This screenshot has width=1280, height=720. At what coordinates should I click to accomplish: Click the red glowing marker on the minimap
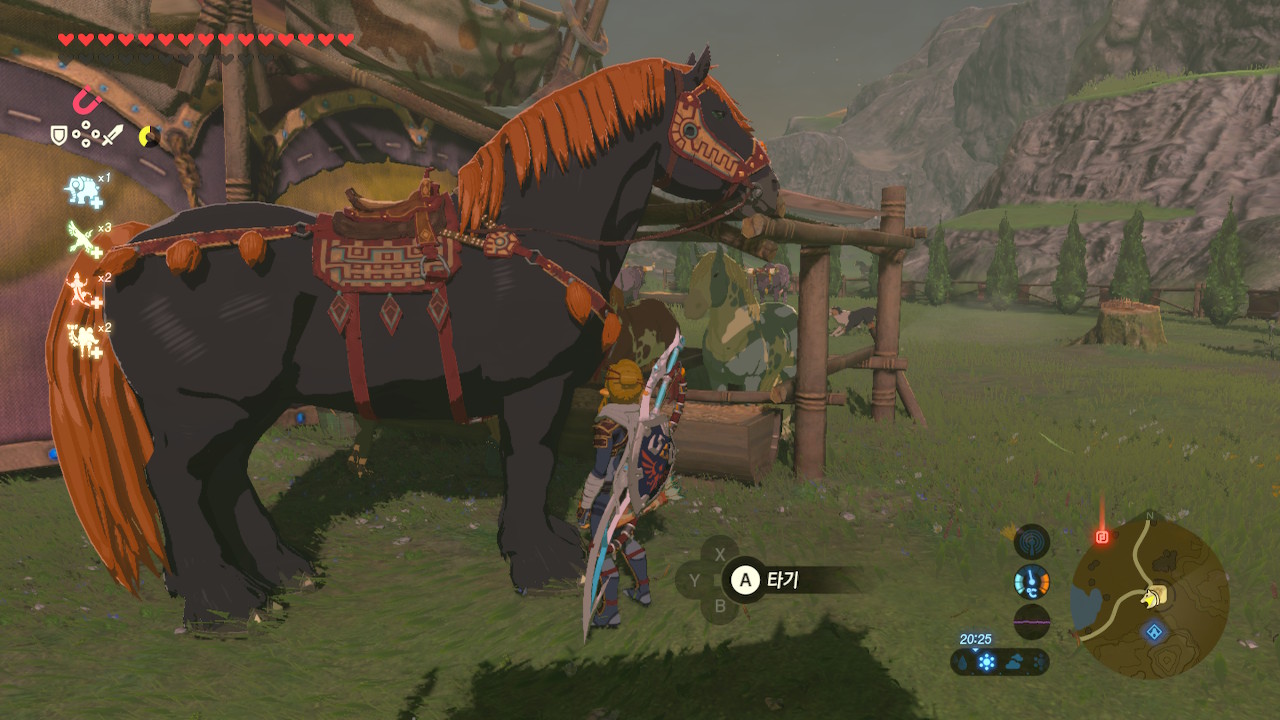[1103, 537]
